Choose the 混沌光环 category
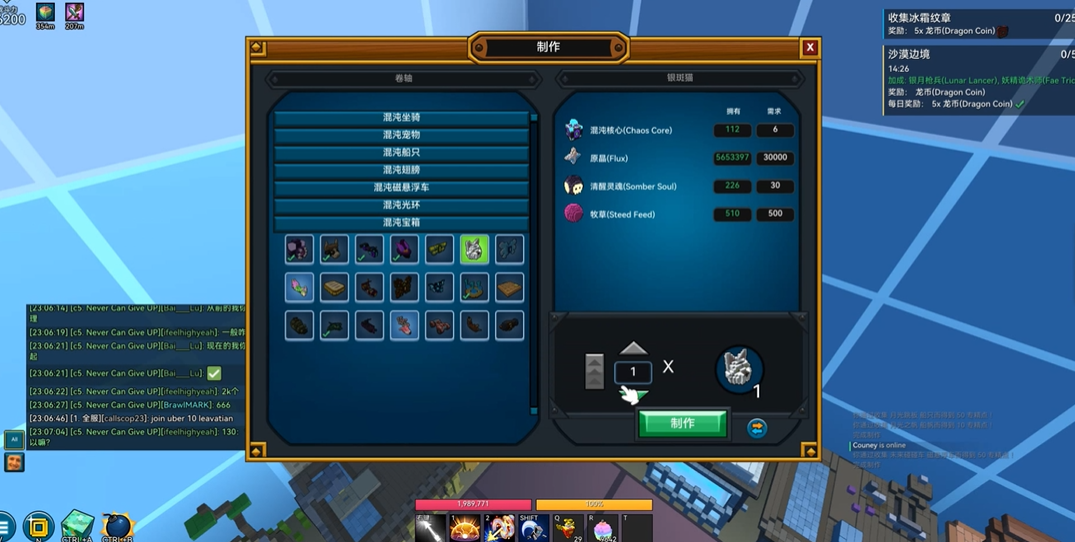The image size is (1075, 542). 401,205
